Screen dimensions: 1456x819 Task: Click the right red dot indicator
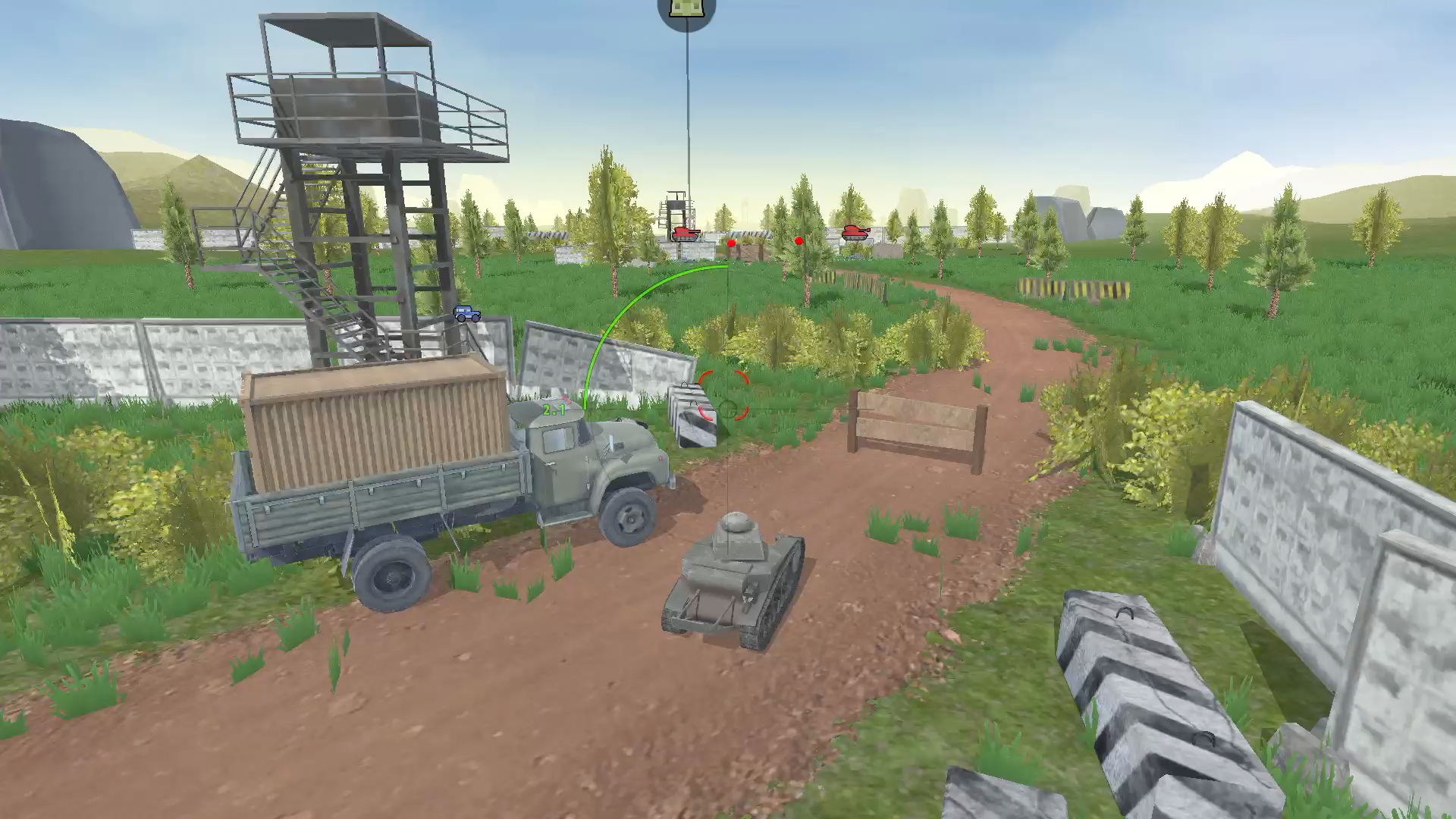[x=798, y=240]
